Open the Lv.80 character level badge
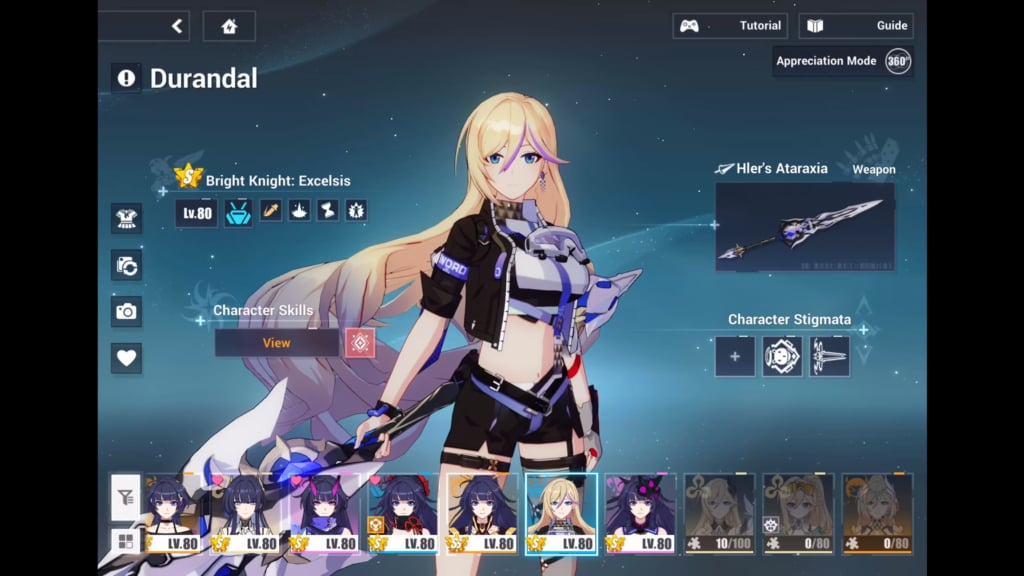1024x576 pixels. point(196,212)
